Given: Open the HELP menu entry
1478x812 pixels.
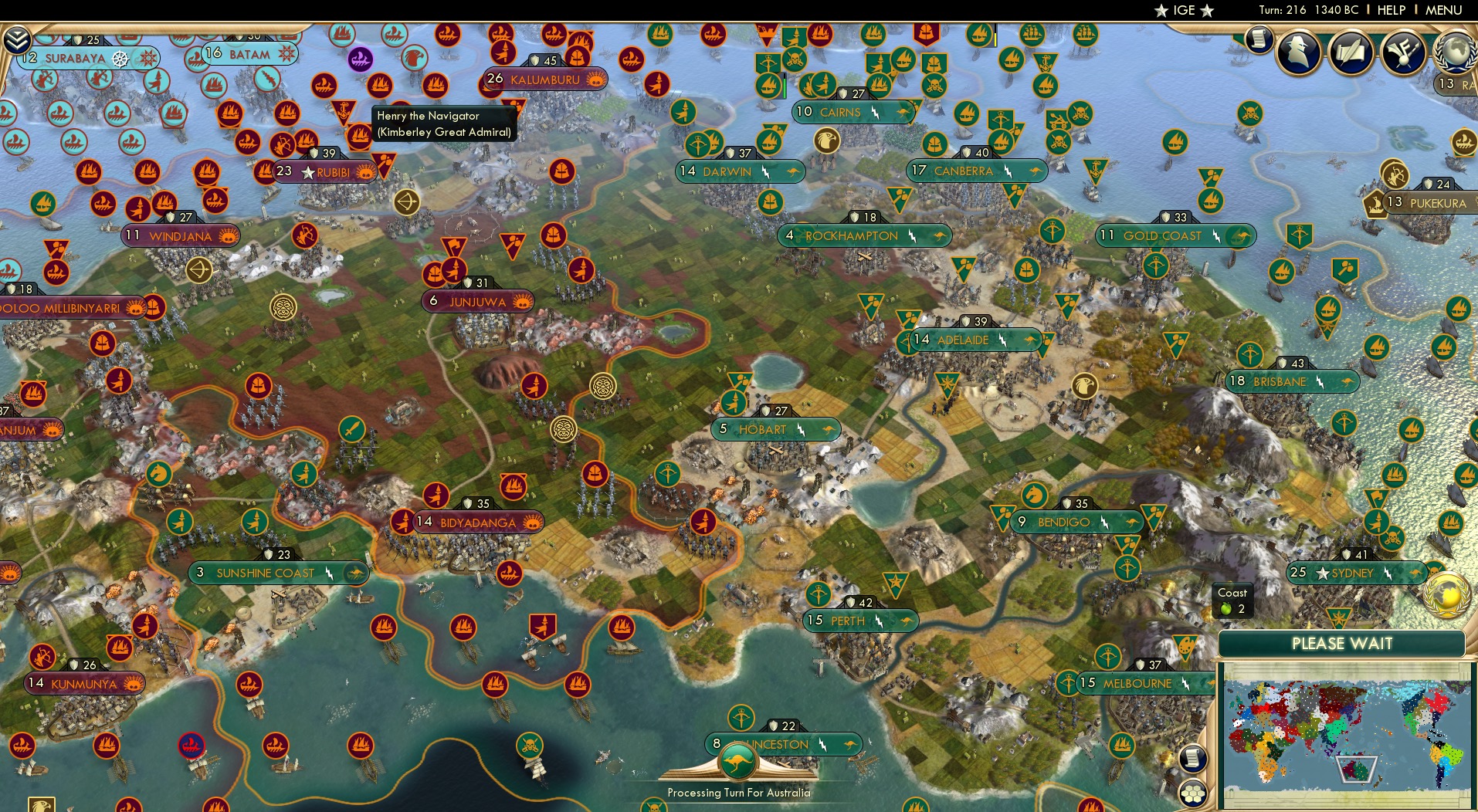Looking at the screenshot, I should pos(1392,10).
